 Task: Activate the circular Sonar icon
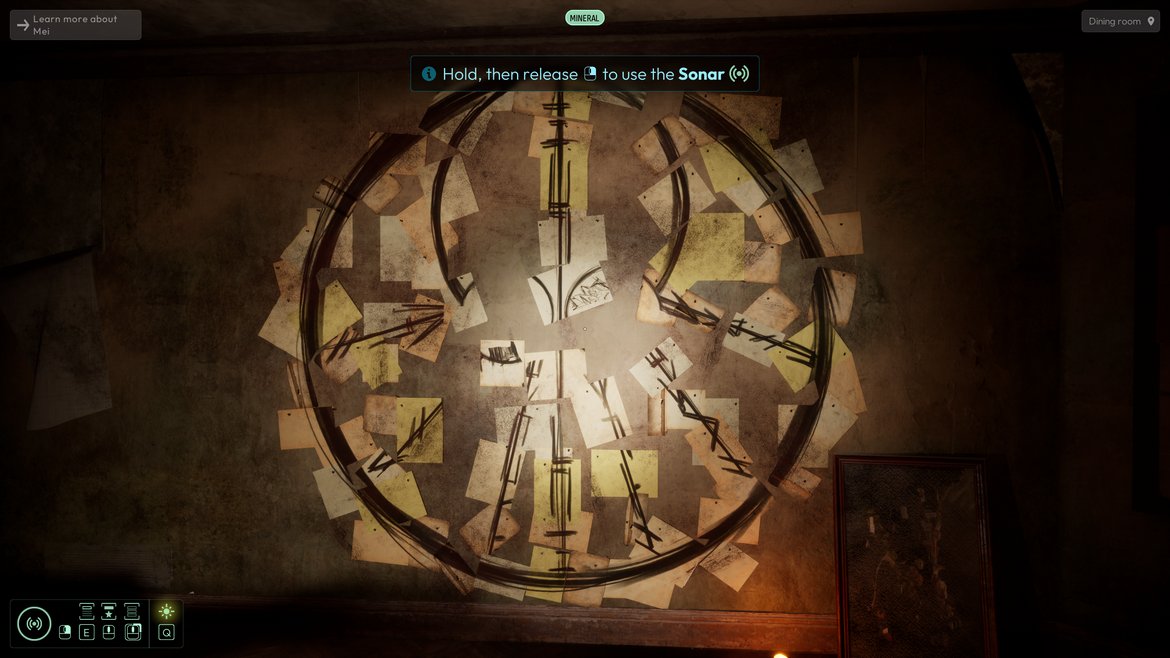(x=34, y=624)
